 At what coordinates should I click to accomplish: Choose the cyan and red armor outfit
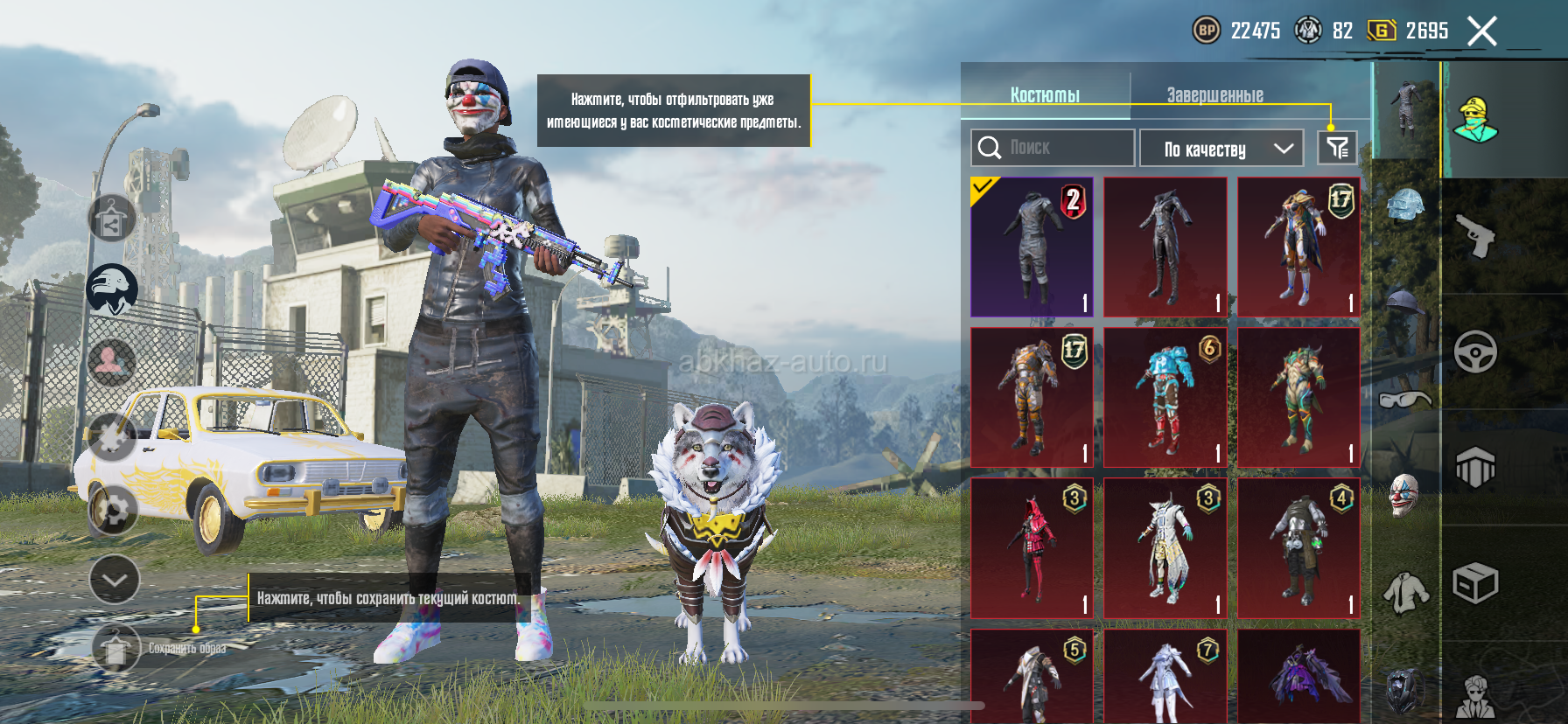[x=1165, y=398]
